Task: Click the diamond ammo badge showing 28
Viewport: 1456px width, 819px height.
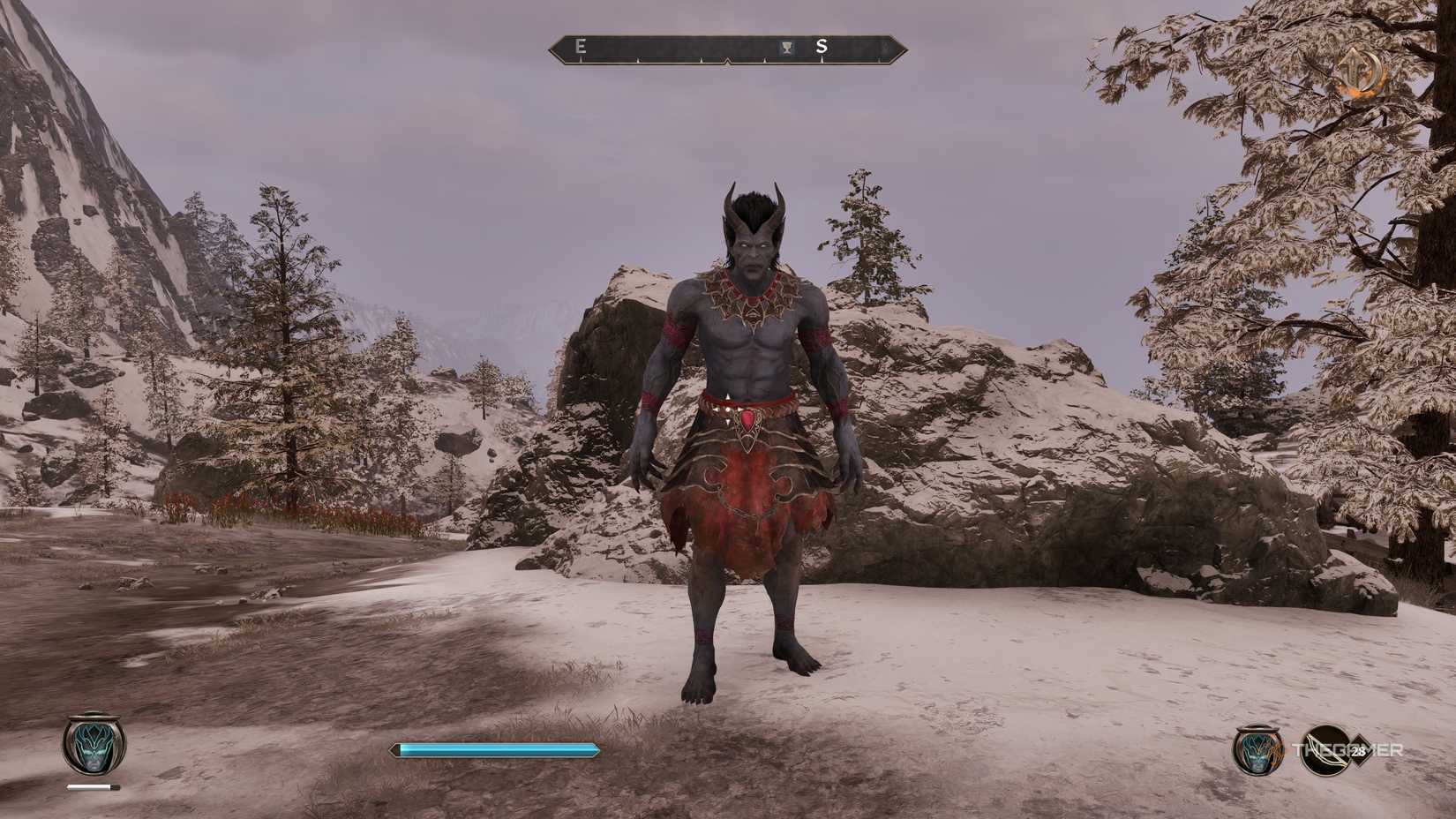Action: click(1359, 751)
